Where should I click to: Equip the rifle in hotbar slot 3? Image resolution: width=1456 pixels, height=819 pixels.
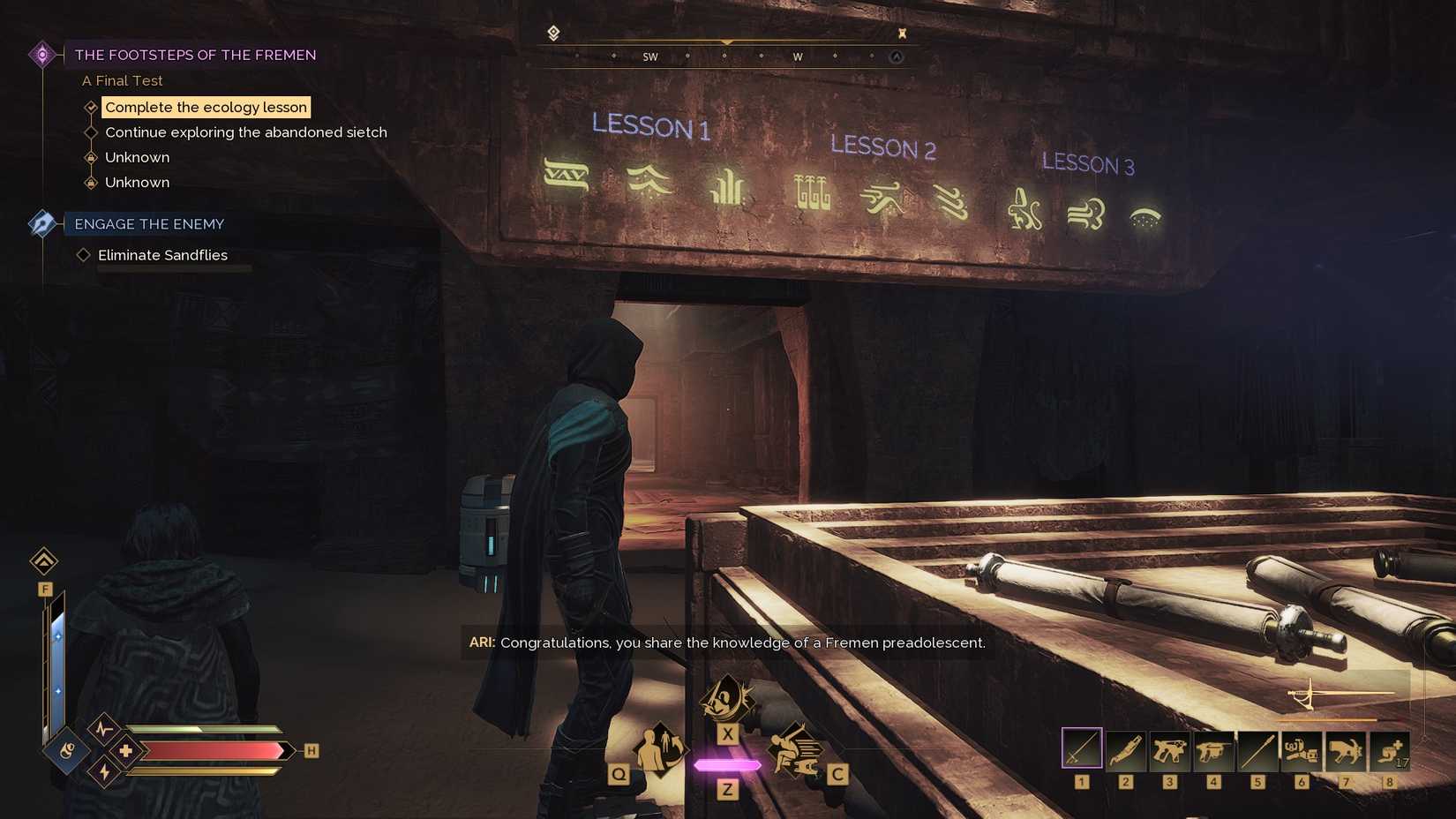(1171, 749)
